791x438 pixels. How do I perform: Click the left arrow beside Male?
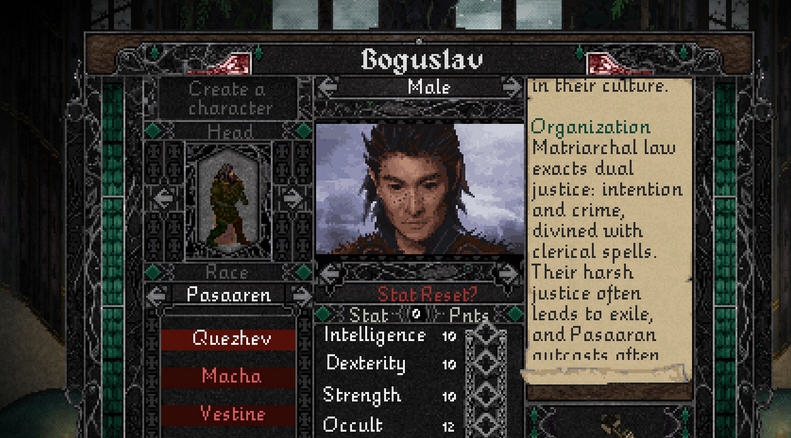pyautogui.click(x=327, y=87)
